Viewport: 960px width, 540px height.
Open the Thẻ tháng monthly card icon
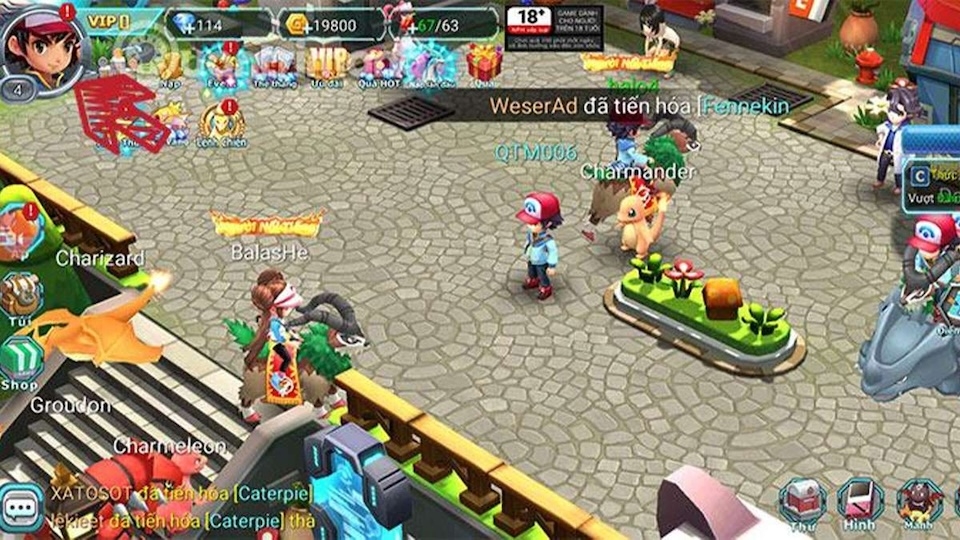273,66
